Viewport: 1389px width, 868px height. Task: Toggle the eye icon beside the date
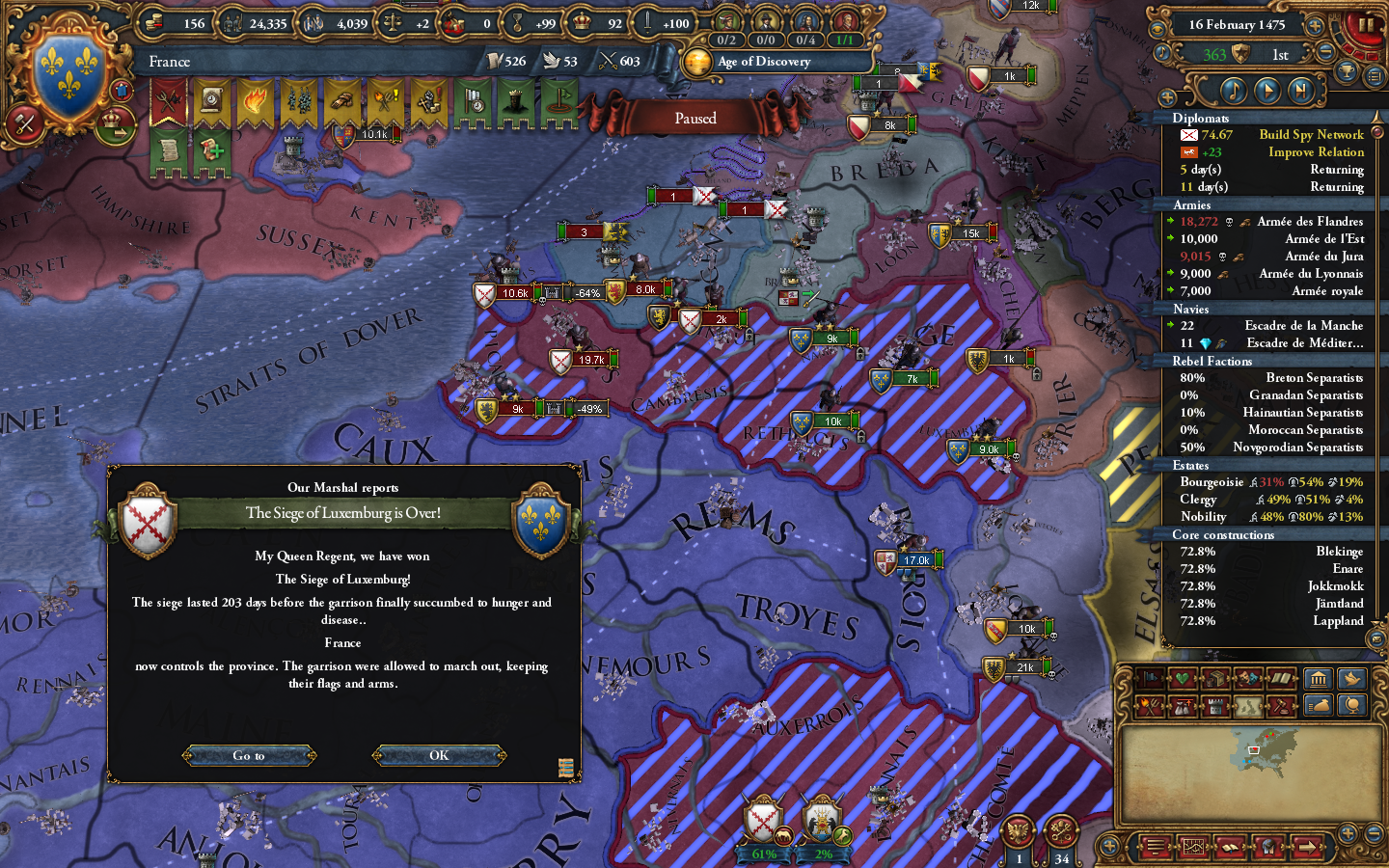(x=1157, y=27)
